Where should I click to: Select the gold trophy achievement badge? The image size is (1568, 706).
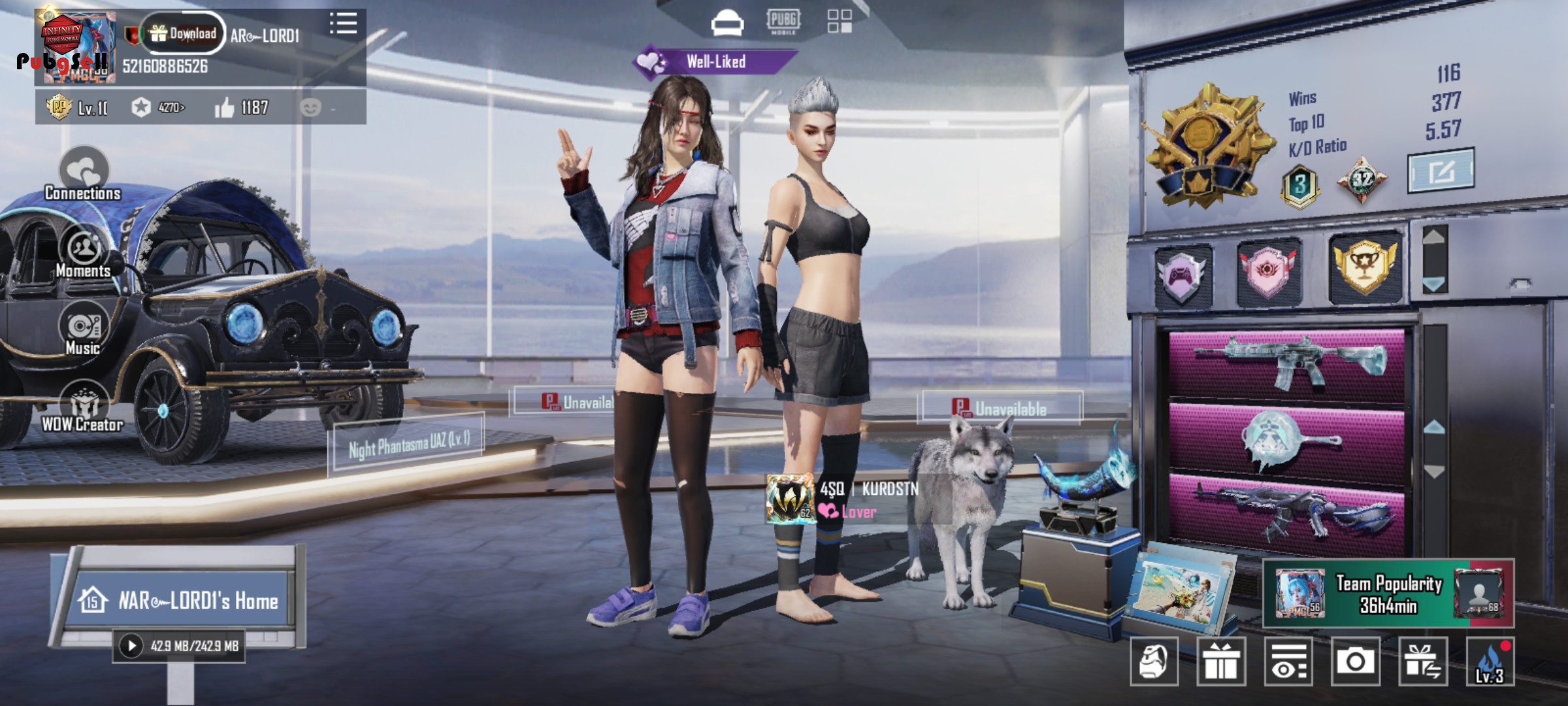1365,266
